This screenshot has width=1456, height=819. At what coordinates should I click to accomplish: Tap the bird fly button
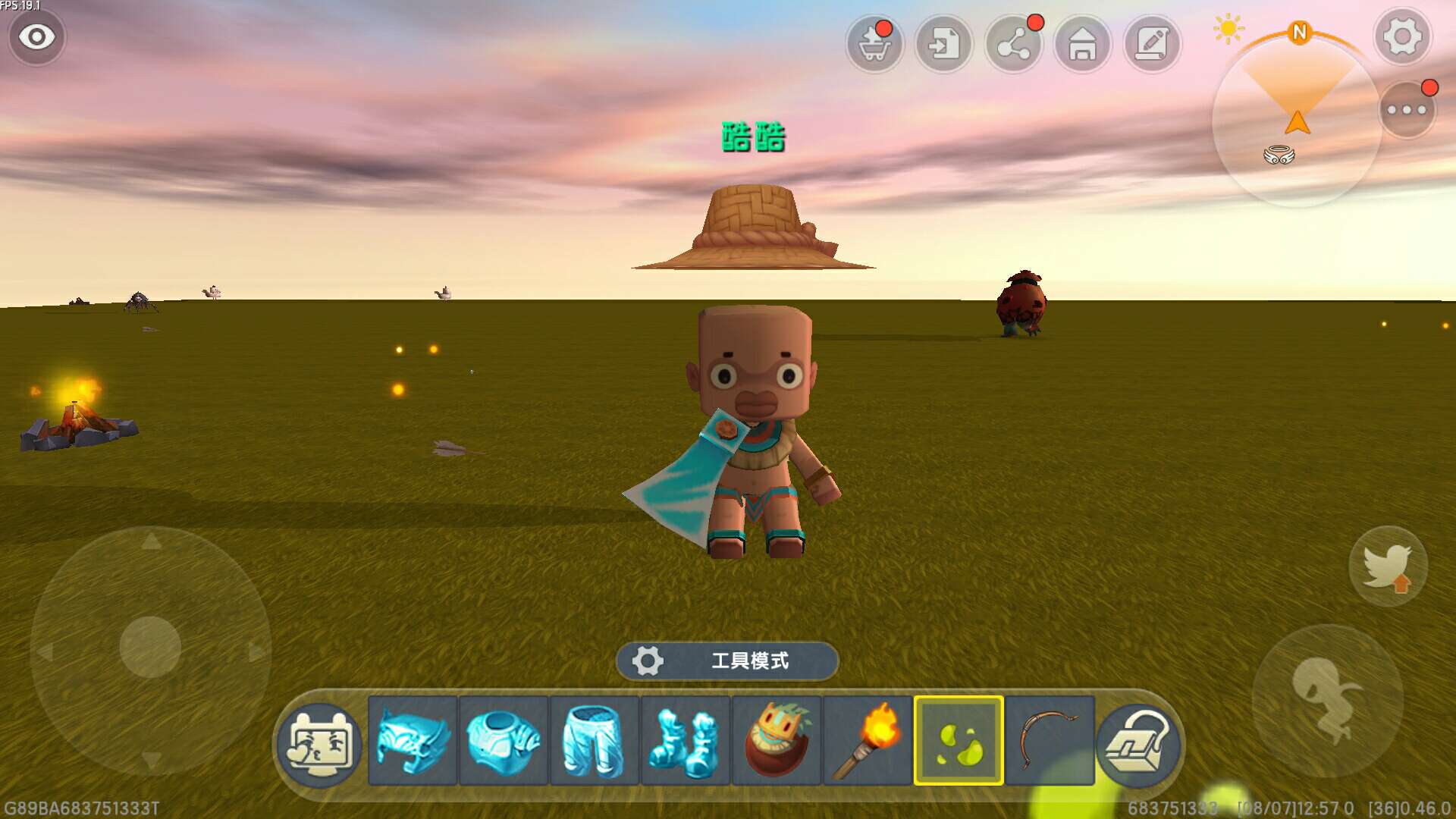pyautogui.click(x=1388, y=566)
